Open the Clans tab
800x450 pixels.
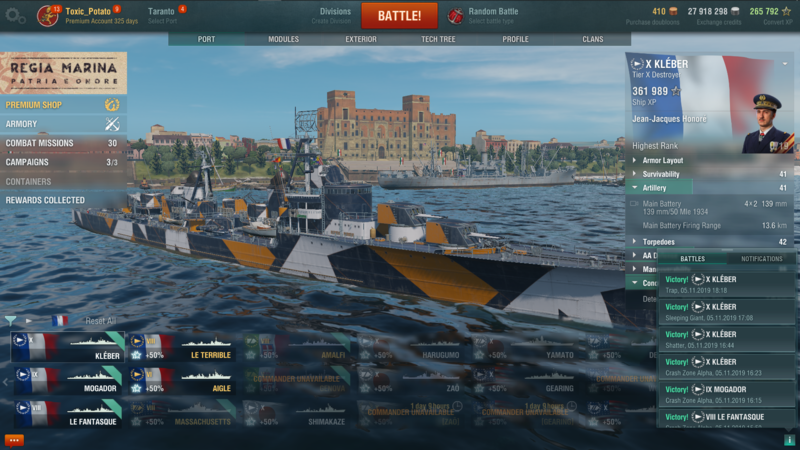pos(592,39)
